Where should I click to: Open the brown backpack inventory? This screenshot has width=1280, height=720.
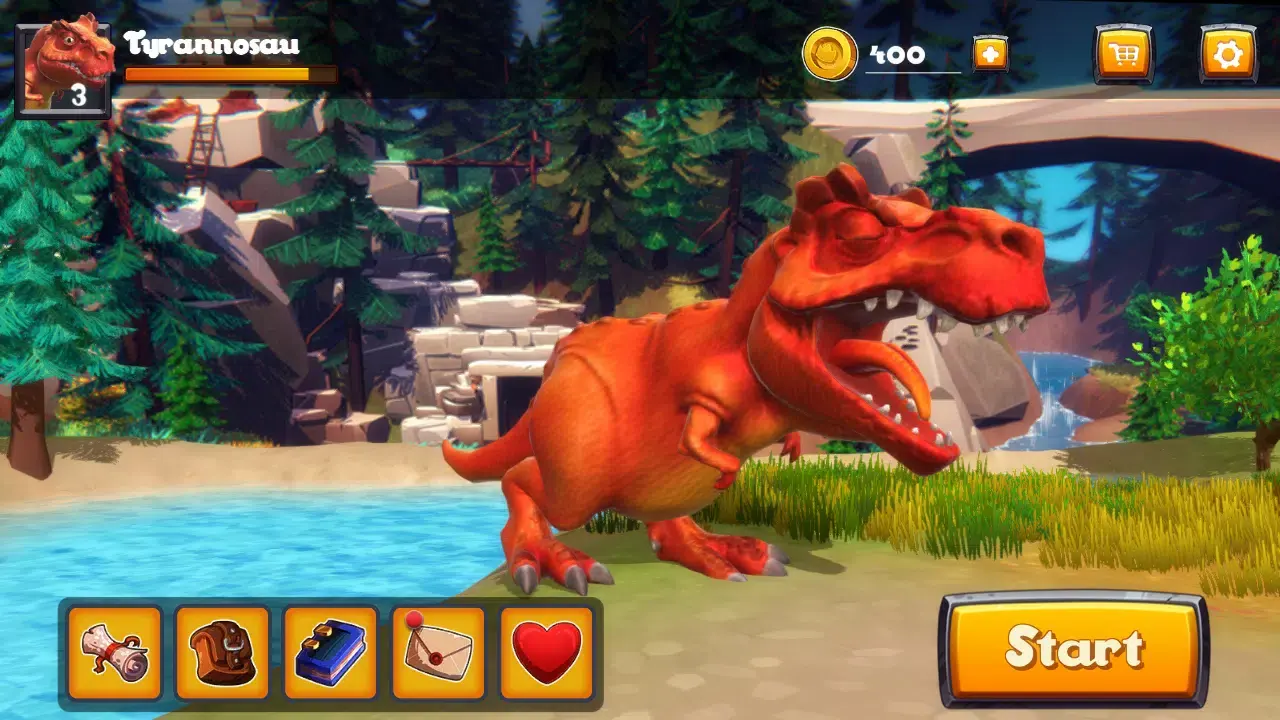tap(222, 652)
